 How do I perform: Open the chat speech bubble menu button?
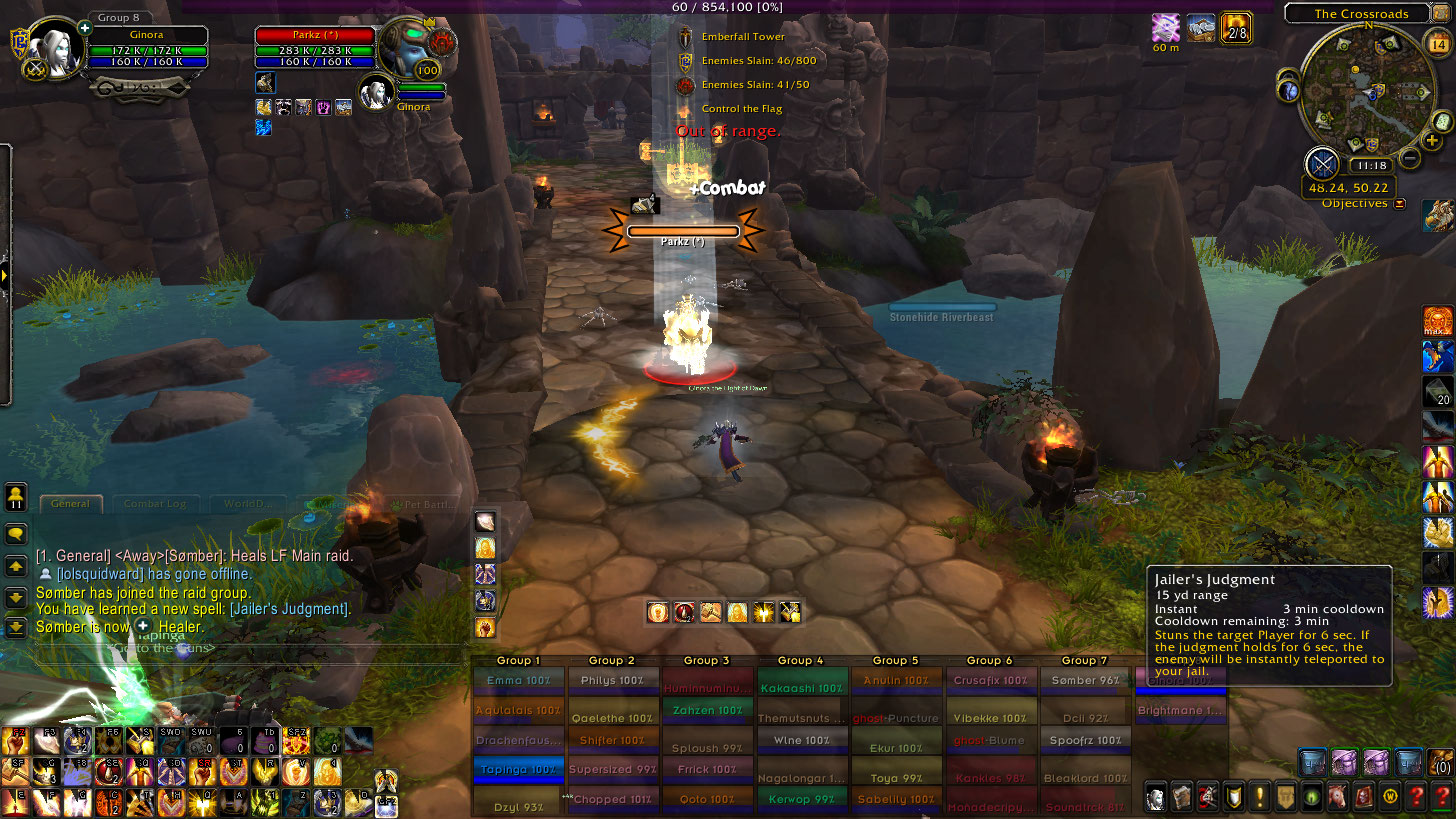pyautogui.click(x=16, y=534)
